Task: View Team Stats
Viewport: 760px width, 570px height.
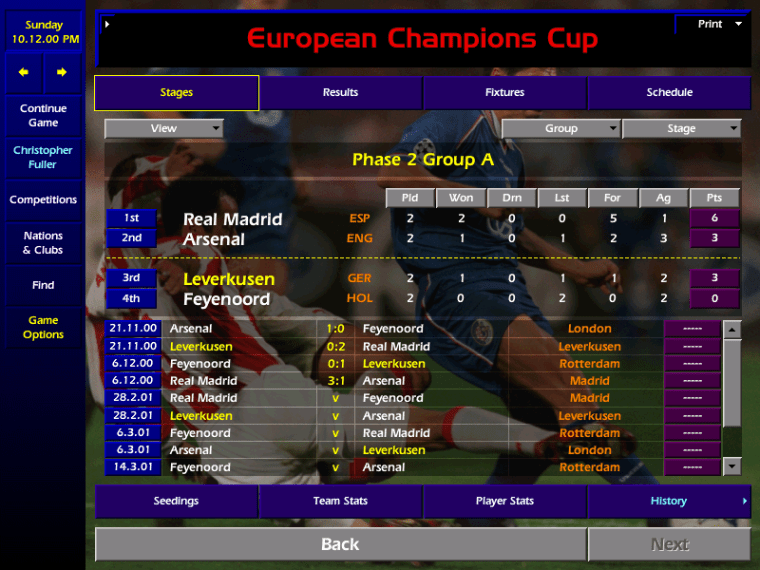Action: [340, 501]
